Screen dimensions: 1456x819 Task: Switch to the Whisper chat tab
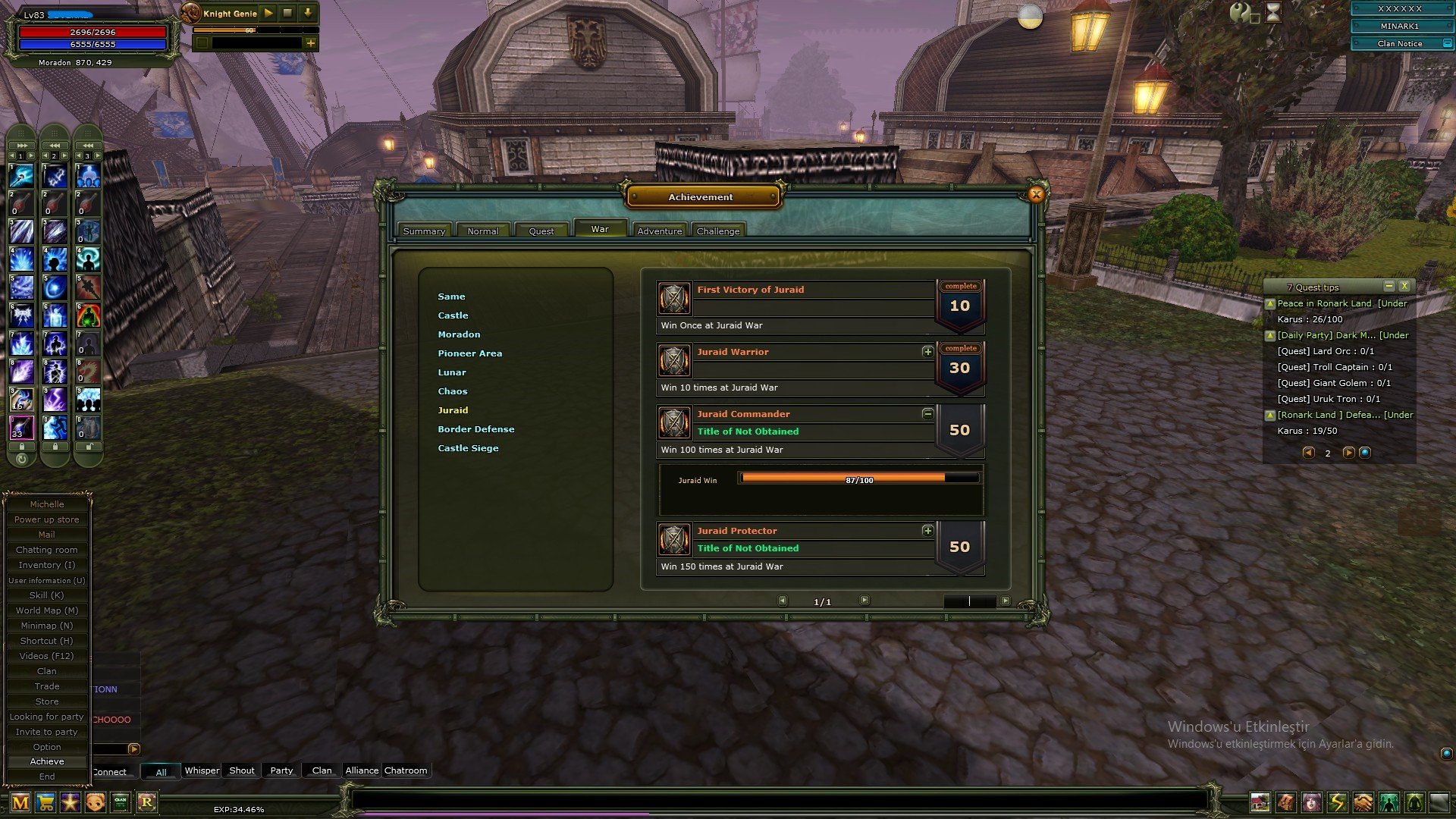click(202, 770)
